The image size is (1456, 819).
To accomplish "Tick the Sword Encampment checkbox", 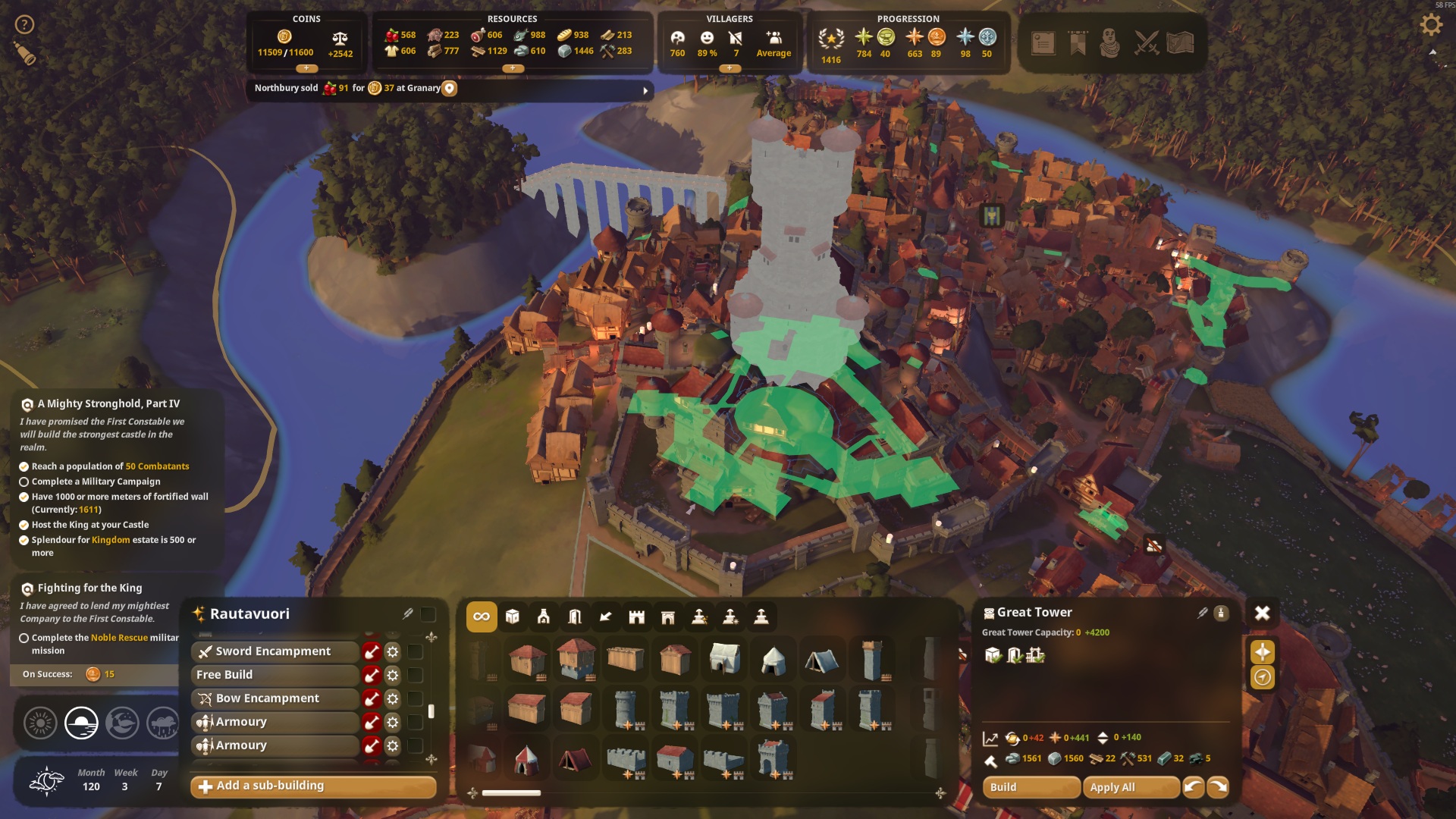I will click(x=416, y=651).
